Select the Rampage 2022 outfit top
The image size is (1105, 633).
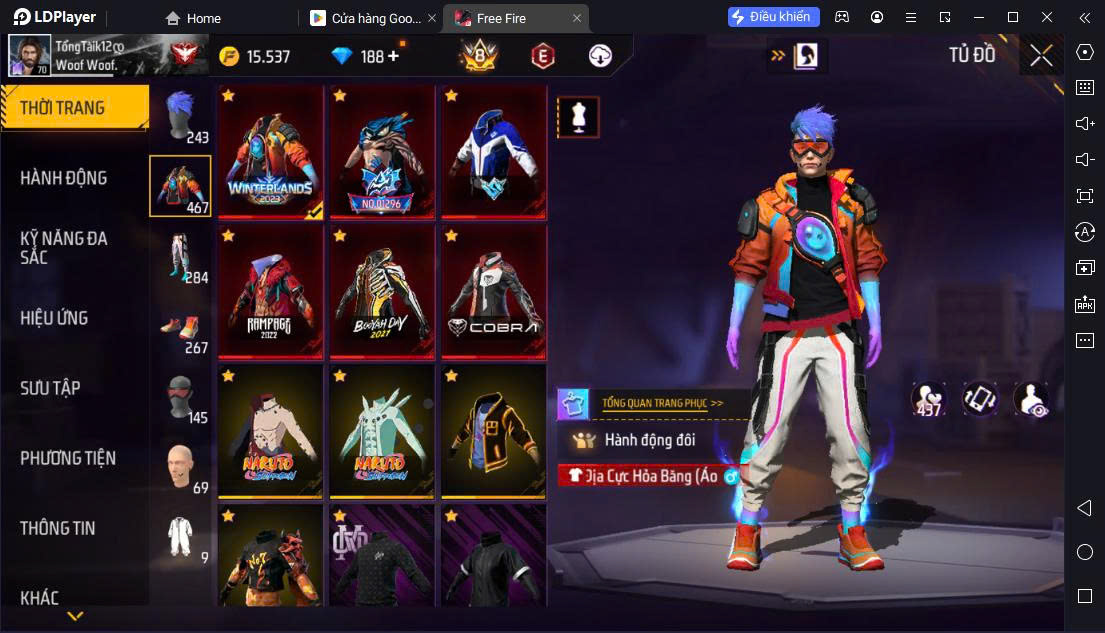(x=270, y=291)
